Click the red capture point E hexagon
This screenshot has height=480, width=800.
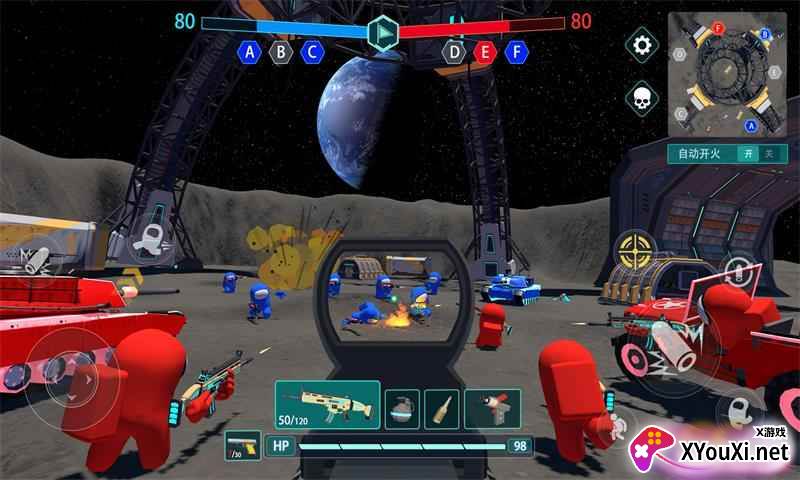(486, 52)
